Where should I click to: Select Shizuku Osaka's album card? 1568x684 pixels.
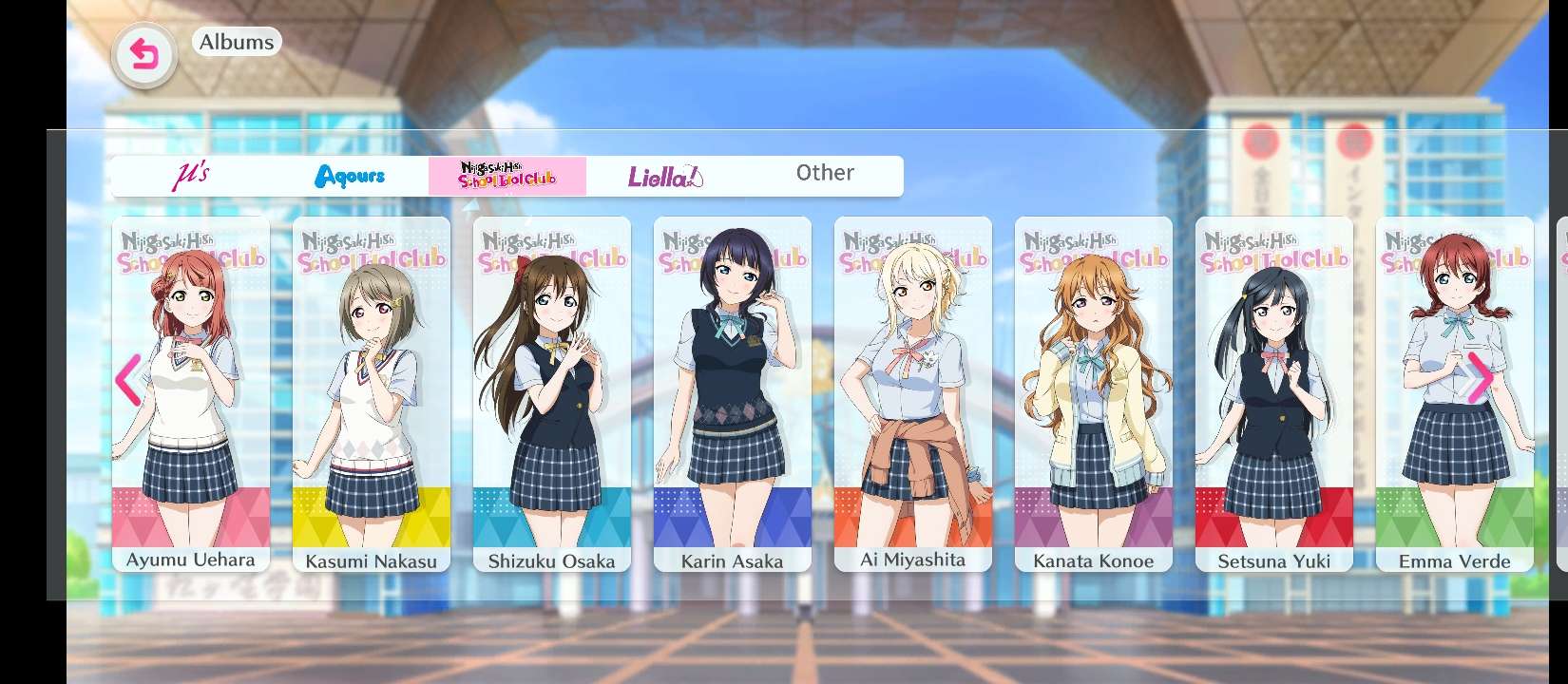pos(552,393)
